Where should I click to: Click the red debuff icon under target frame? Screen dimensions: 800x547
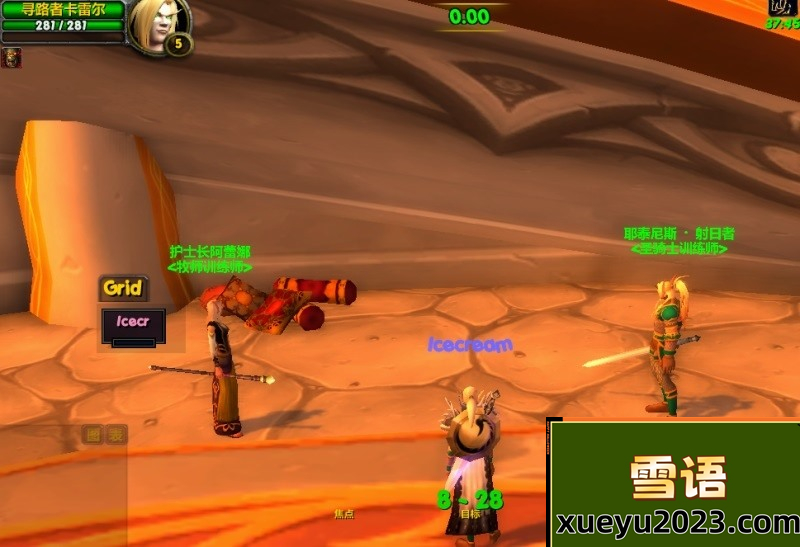[x=11, y=58]
